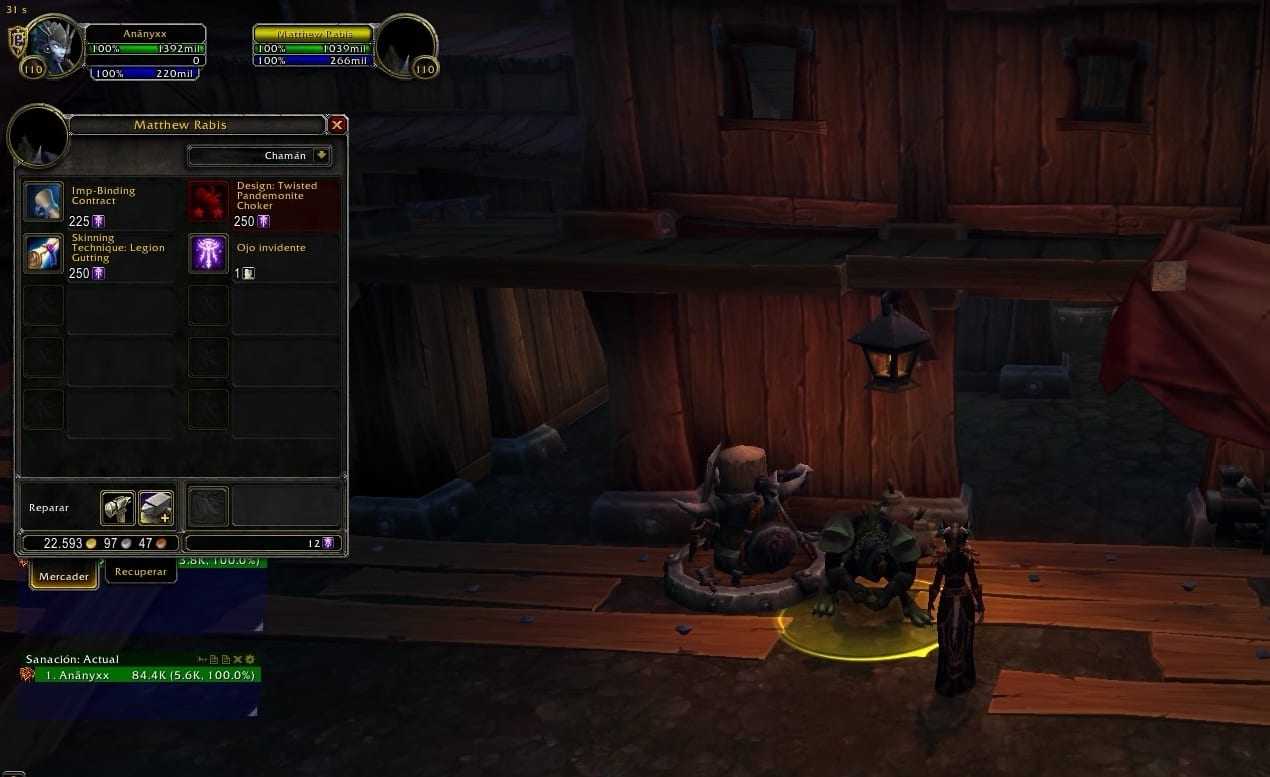1270x777 pixels.
Task: Open the Chamán class filter dropdown
Action: pos(321,156)
